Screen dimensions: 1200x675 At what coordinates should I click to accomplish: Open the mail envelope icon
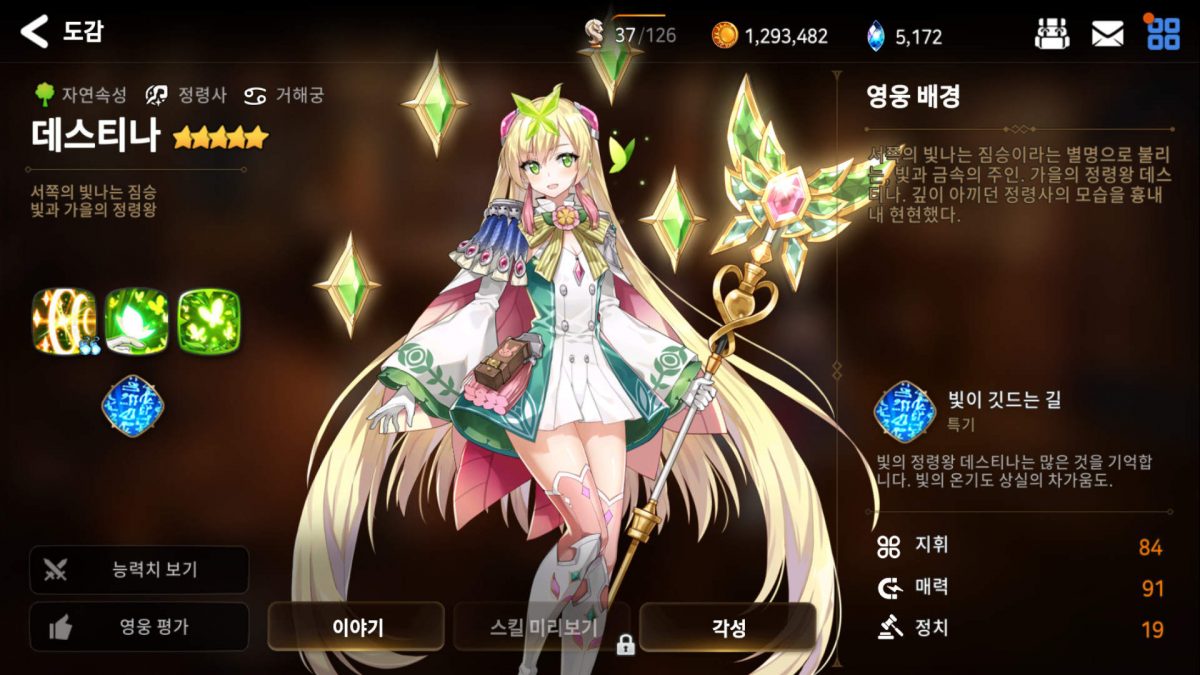(1107, 34)
